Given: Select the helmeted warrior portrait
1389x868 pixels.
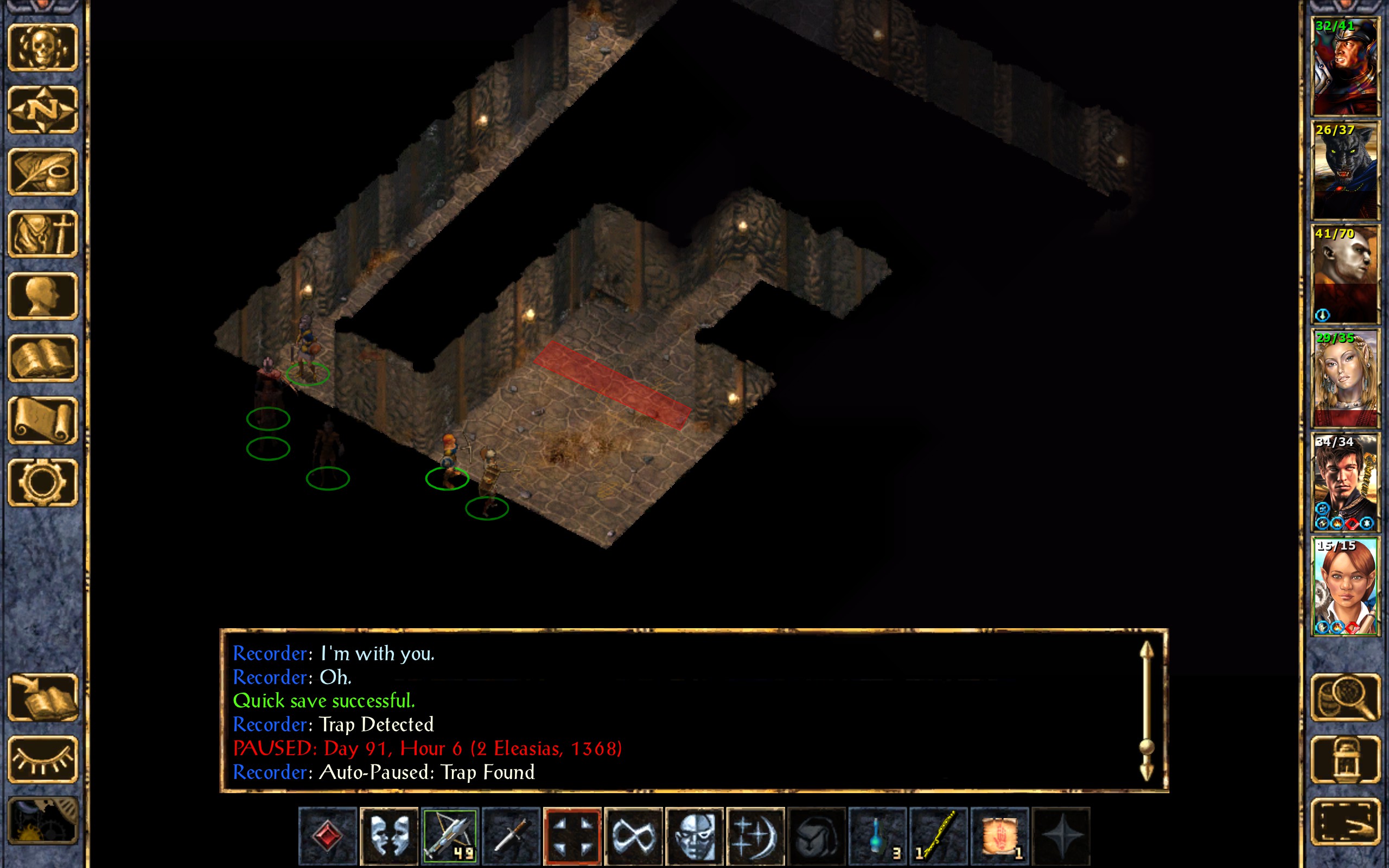Looking at the screenshot, I should pyautogui.click(x=1345, y=67).
